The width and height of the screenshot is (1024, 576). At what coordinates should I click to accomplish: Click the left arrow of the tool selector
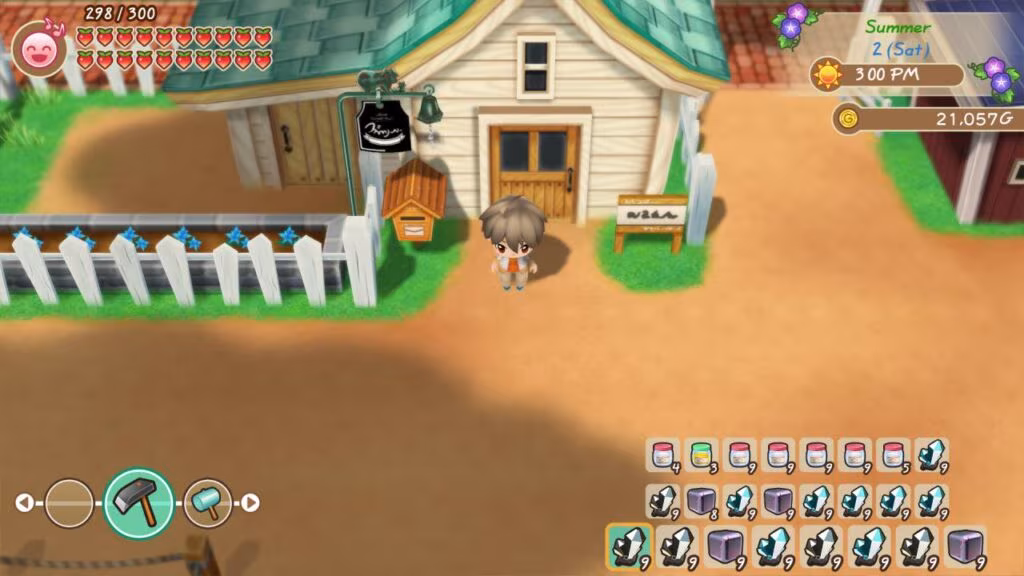point(23,503)
